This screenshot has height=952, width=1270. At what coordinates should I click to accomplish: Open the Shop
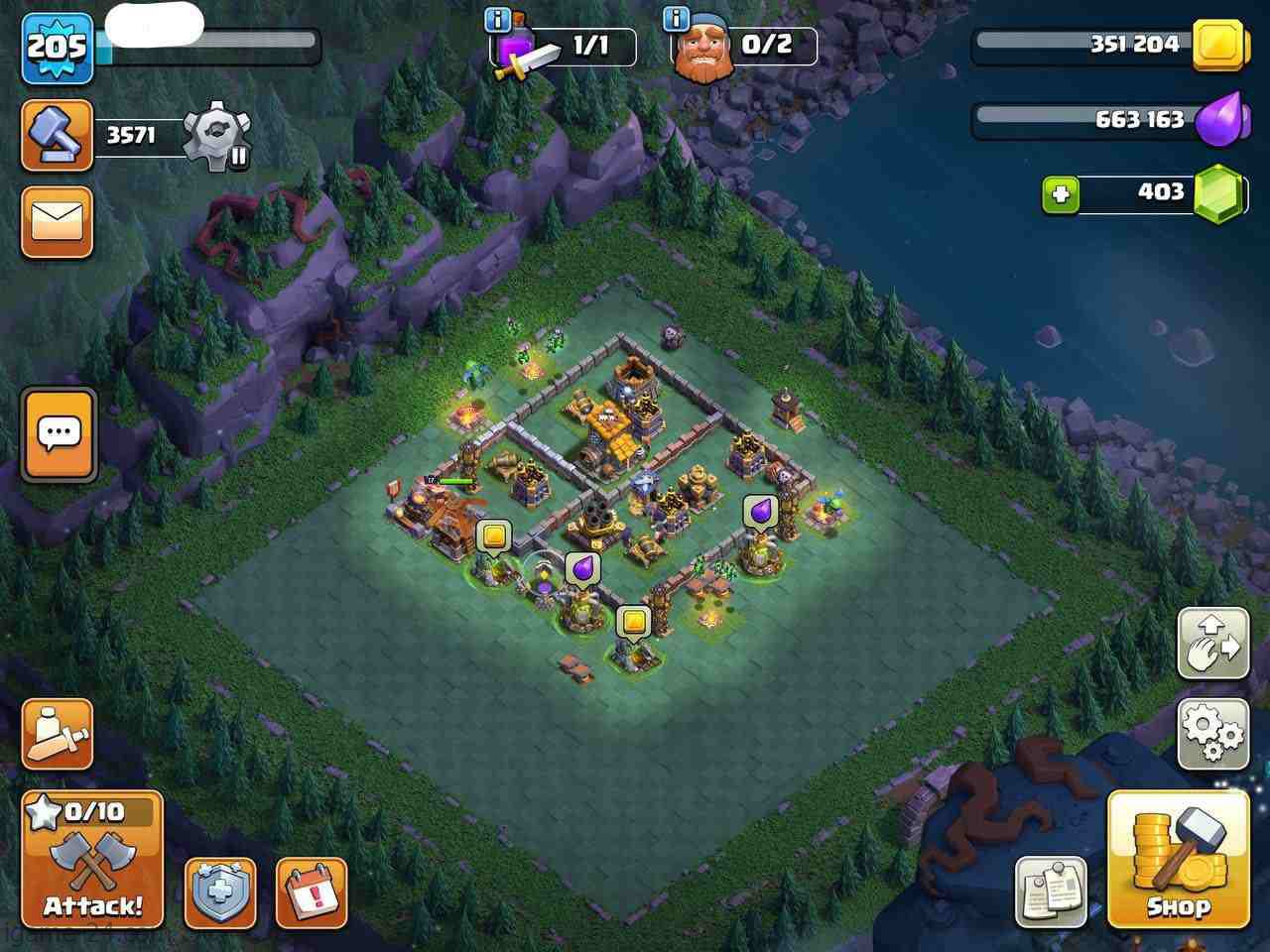tap(1178, 860)
